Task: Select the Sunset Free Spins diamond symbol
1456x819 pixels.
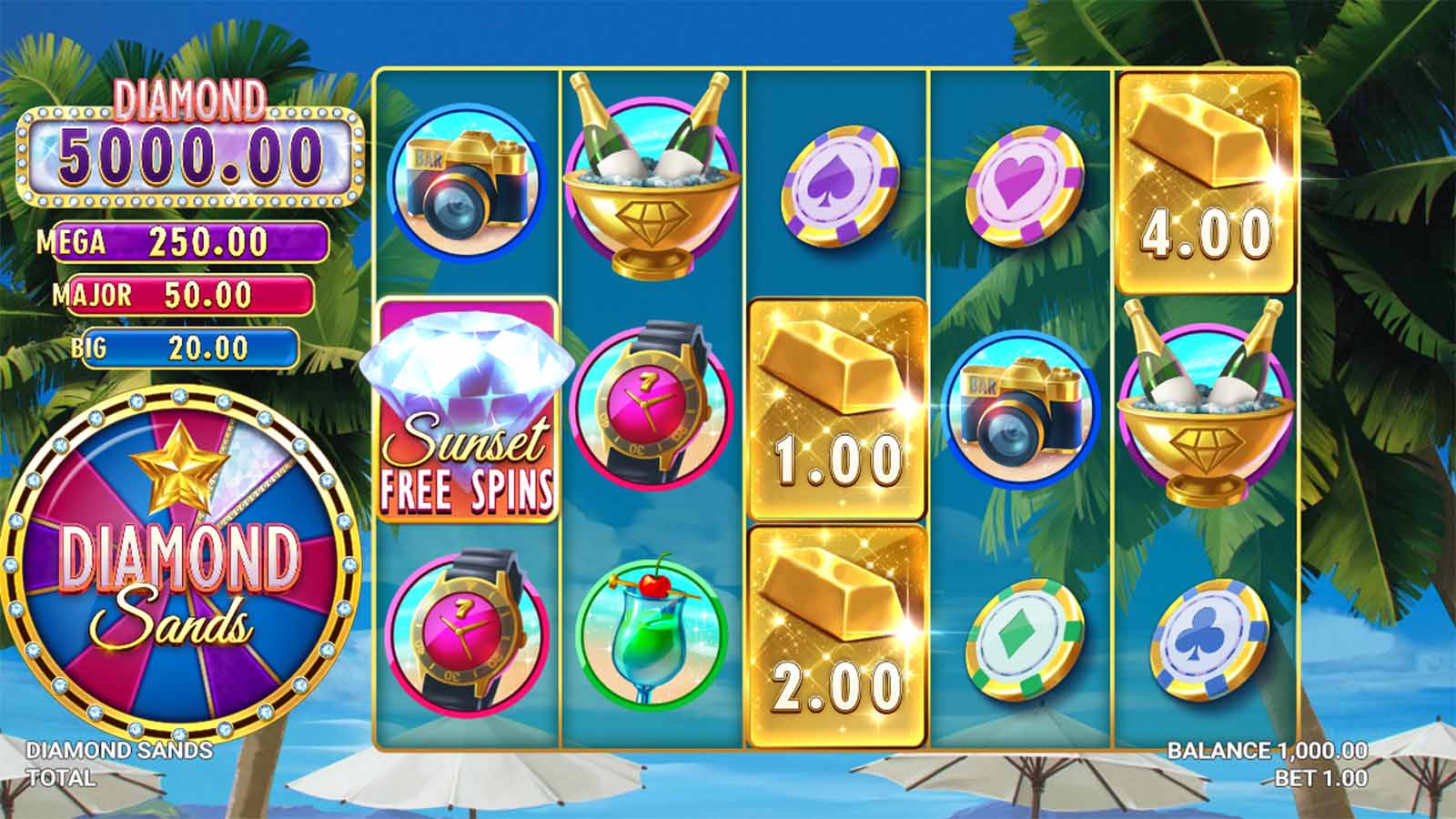Action: point(468,411)
